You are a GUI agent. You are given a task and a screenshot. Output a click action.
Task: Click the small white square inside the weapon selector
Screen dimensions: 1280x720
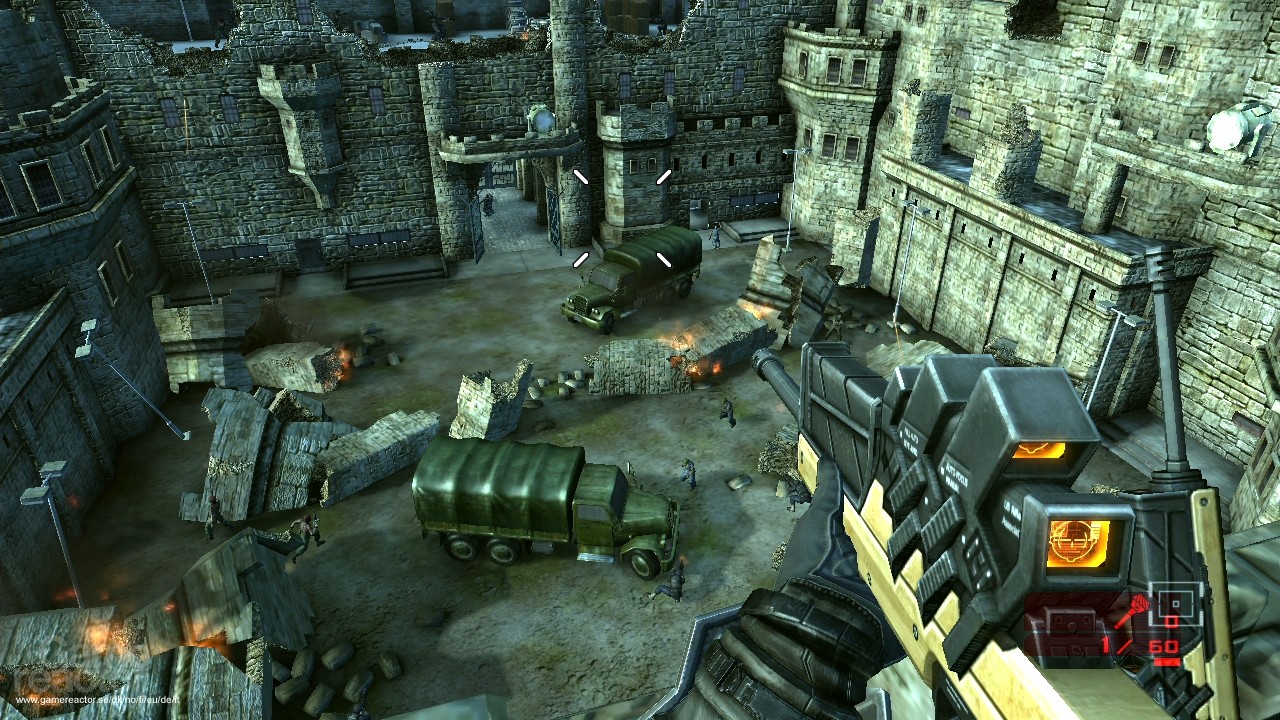[x=1175, y=604]
